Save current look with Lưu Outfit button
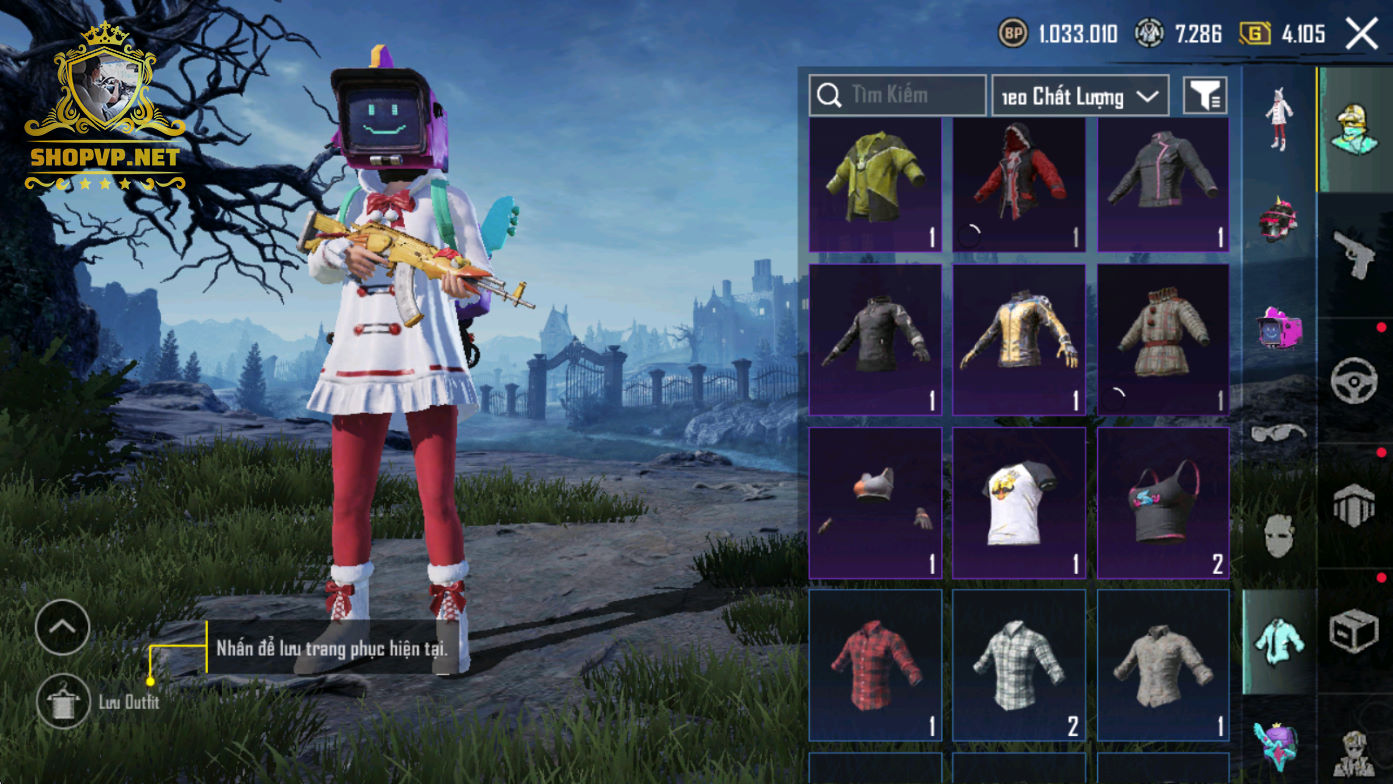 click(x=63, y=701)
